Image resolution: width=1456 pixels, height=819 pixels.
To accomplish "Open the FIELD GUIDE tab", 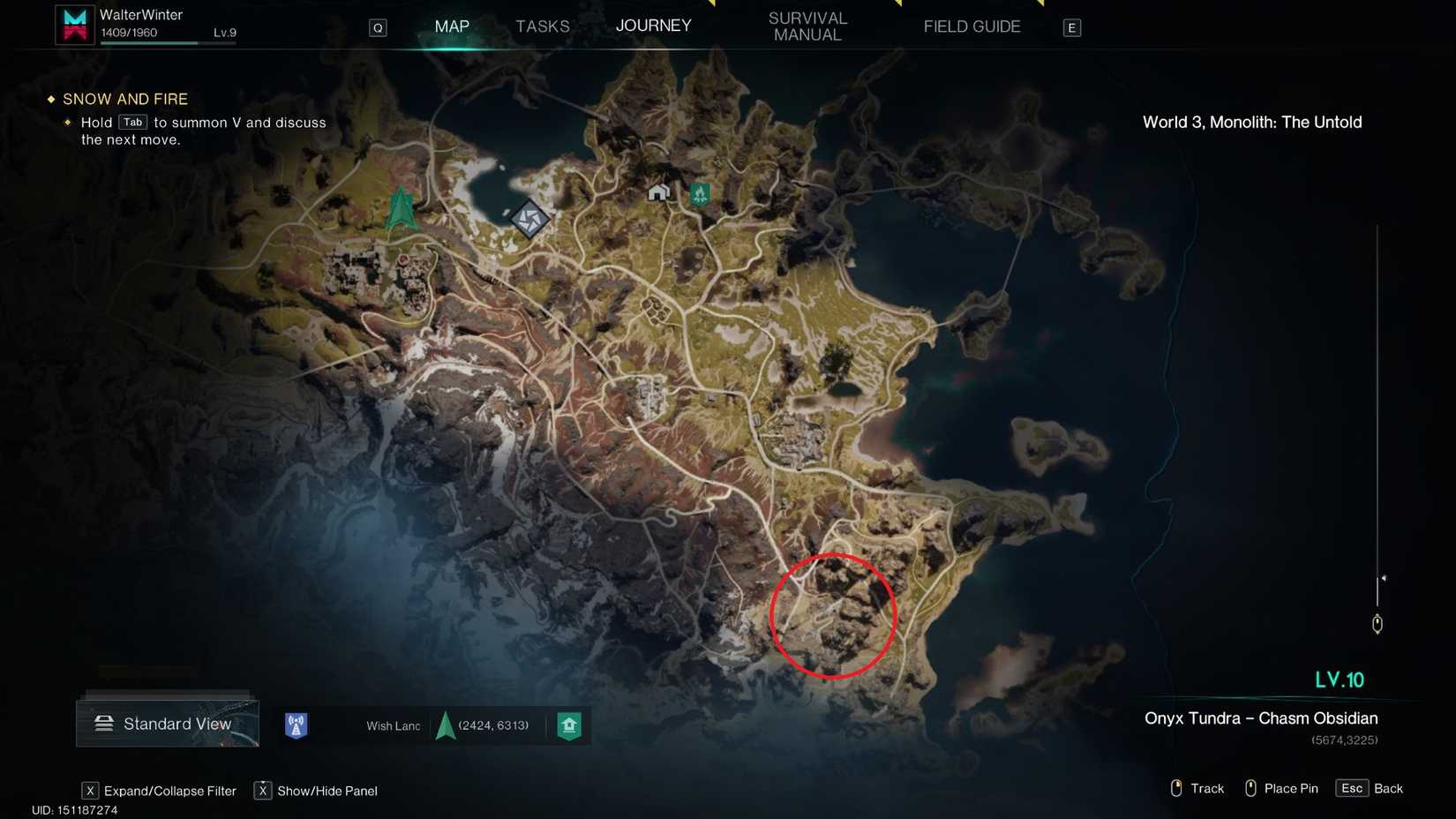I will [x=972, y=26].
